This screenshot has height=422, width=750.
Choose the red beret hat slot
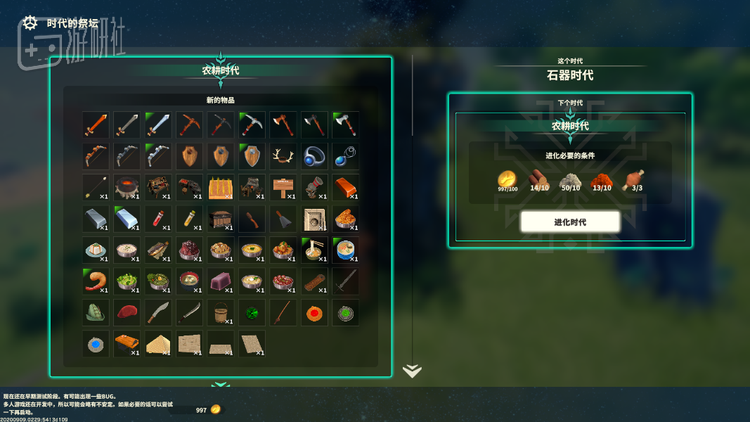(x=126, y=312)
